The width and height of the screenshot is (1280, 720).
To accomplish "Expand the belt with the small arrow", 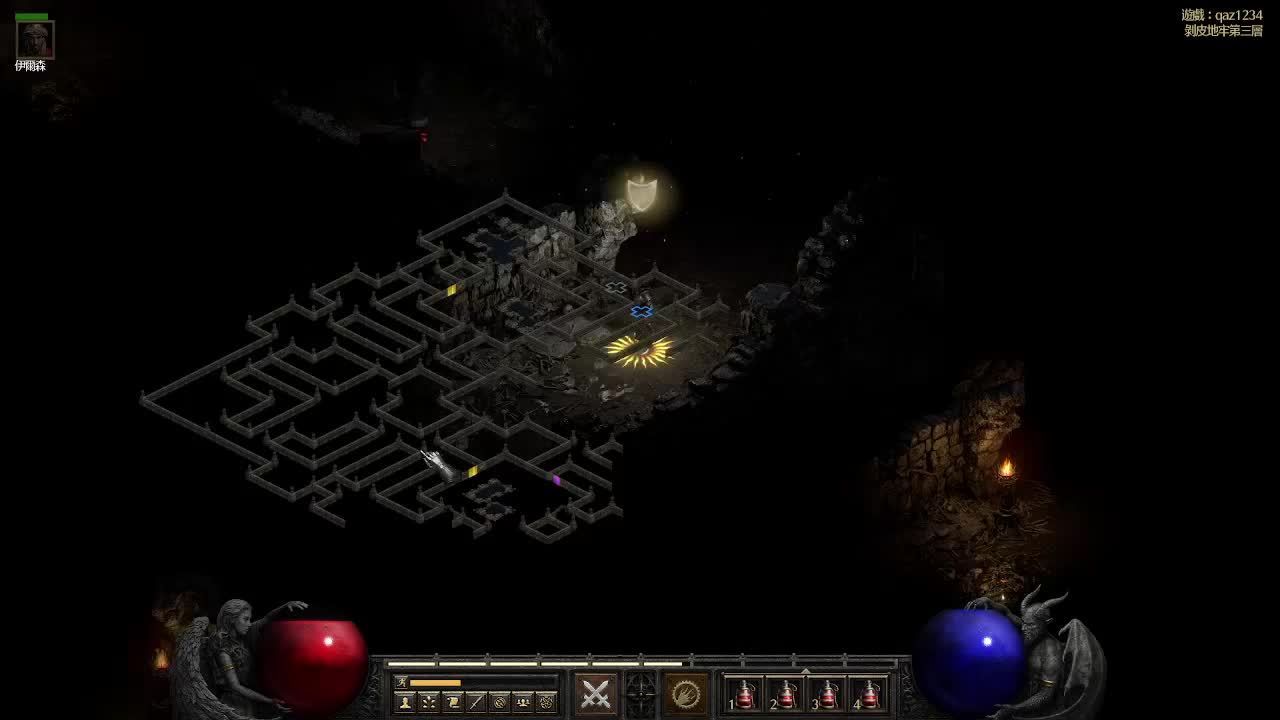I will click(x=806, y=670).
